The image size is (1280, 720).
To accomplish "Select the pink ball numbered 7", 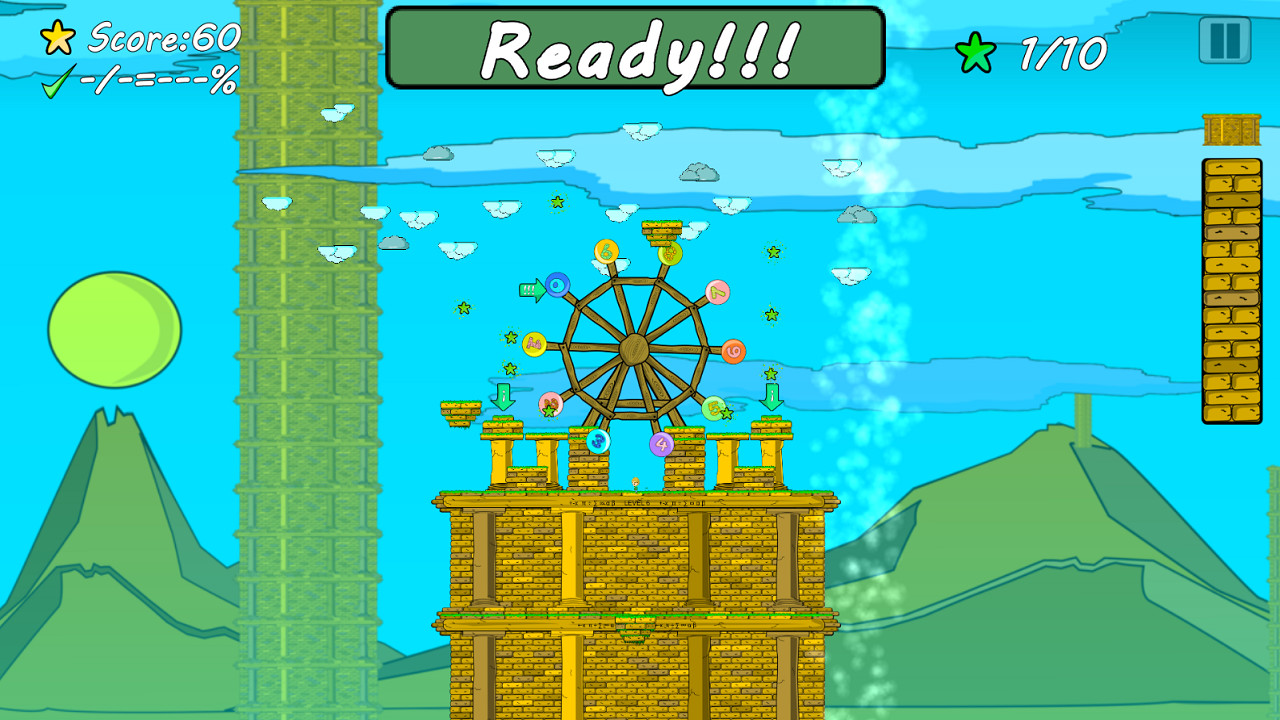I will pyautogui.click(x=717, y=292).
